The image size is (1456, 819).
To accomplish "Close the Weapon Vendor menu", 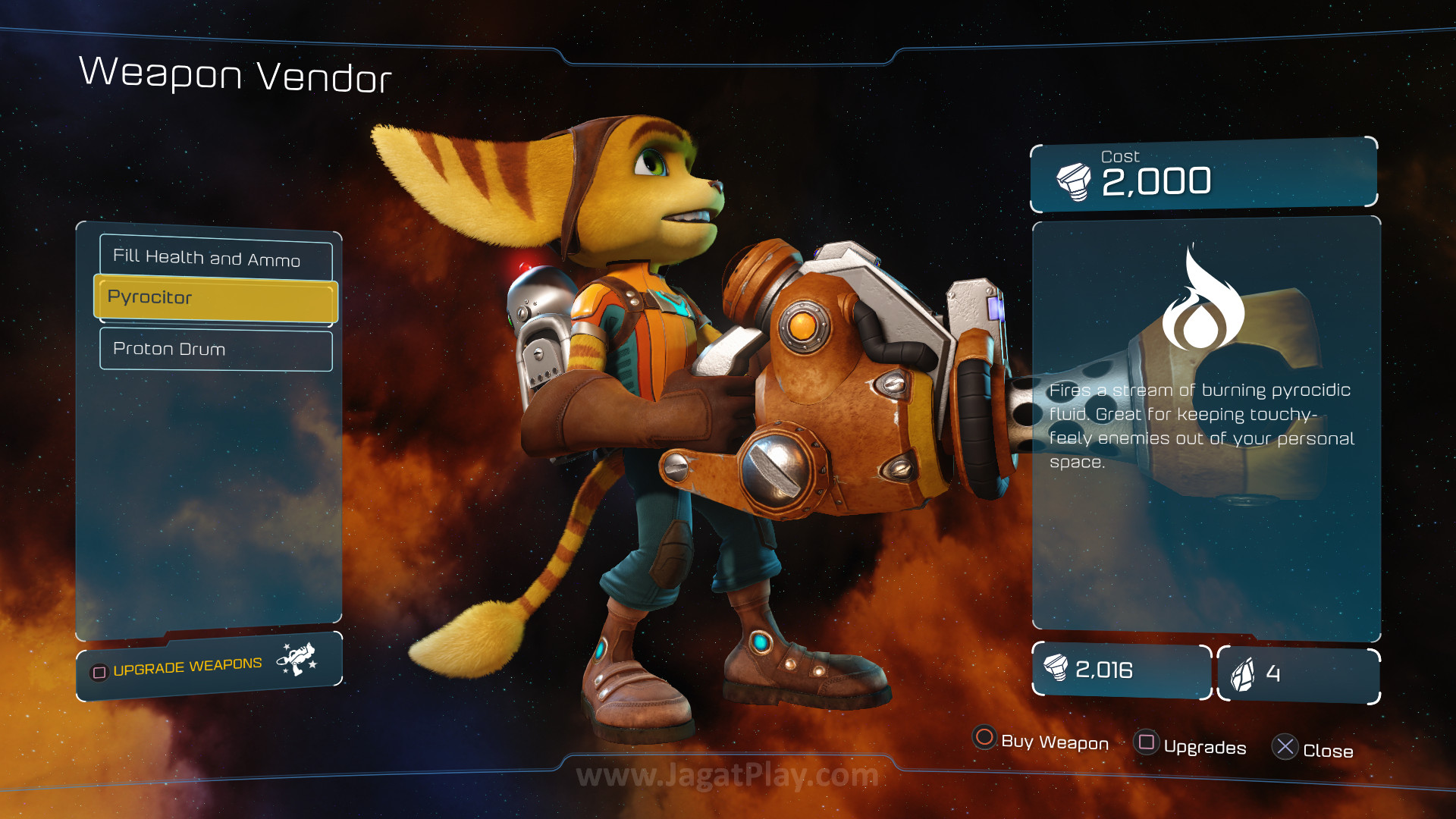I will tap(1313, 749).
